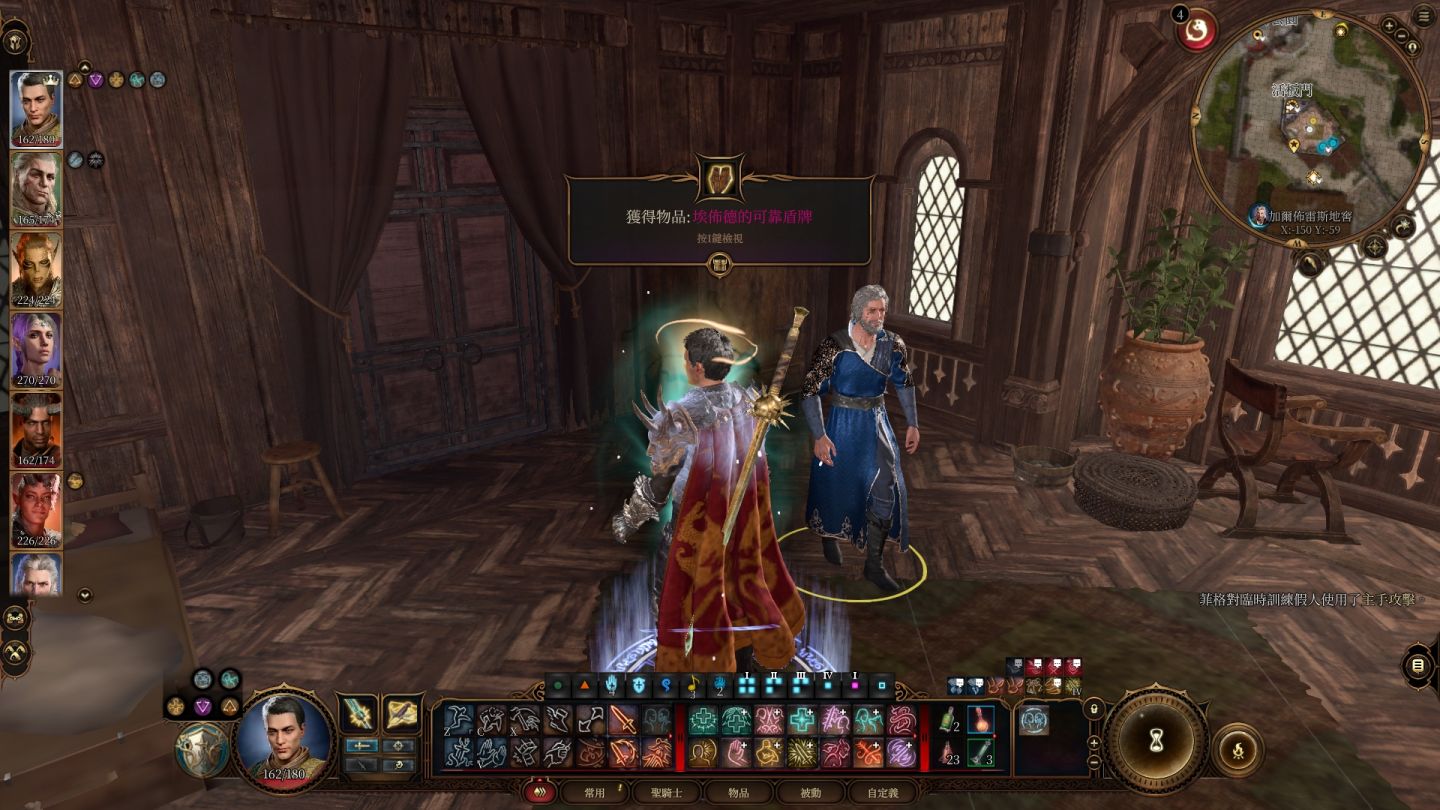
Task: Switch to the 常用 hotbar tab
Action: (x=594, y=793)
